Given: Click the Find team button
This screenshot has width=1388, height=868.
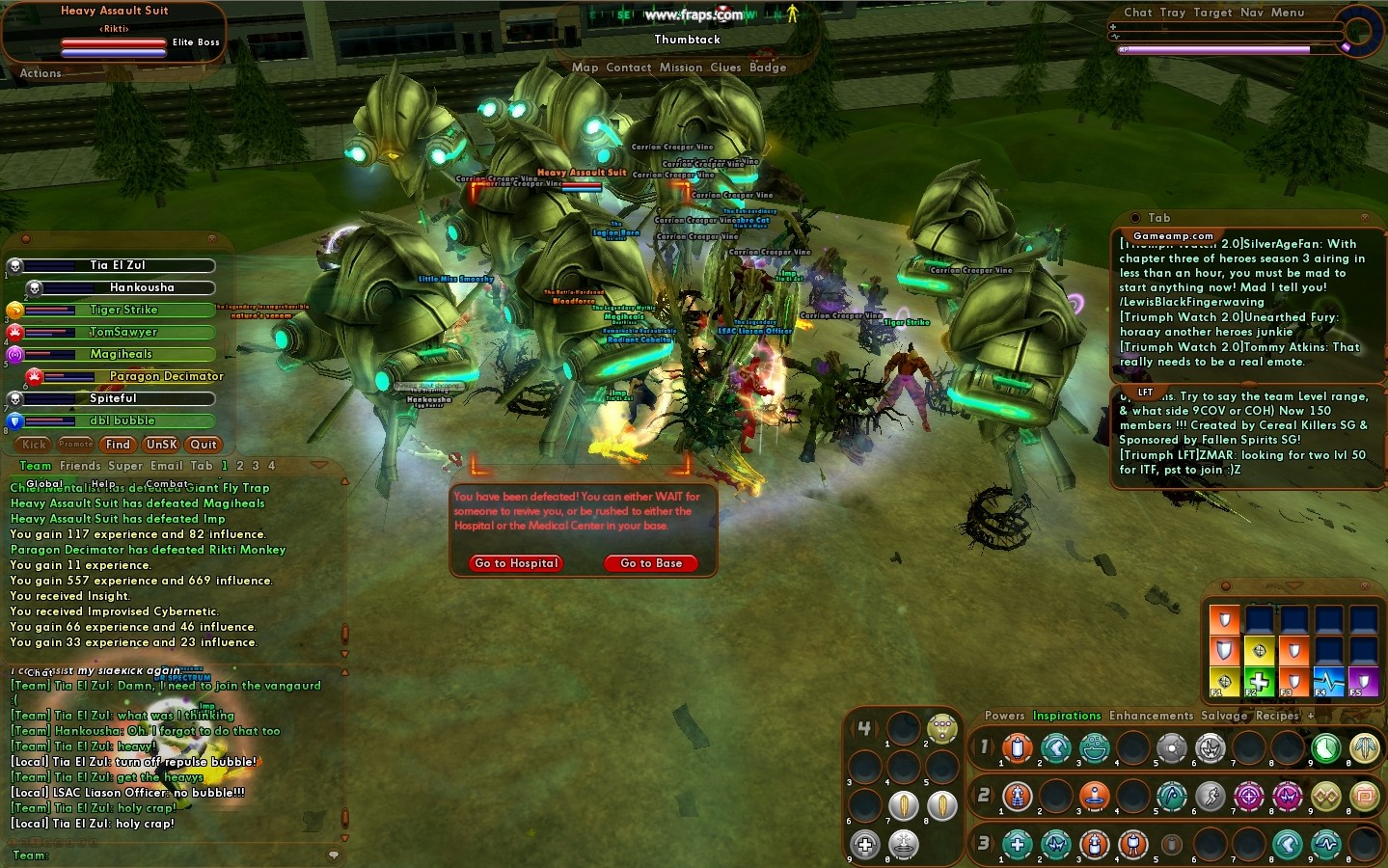Looking at the screenshot, I should (x=118, y=445).
